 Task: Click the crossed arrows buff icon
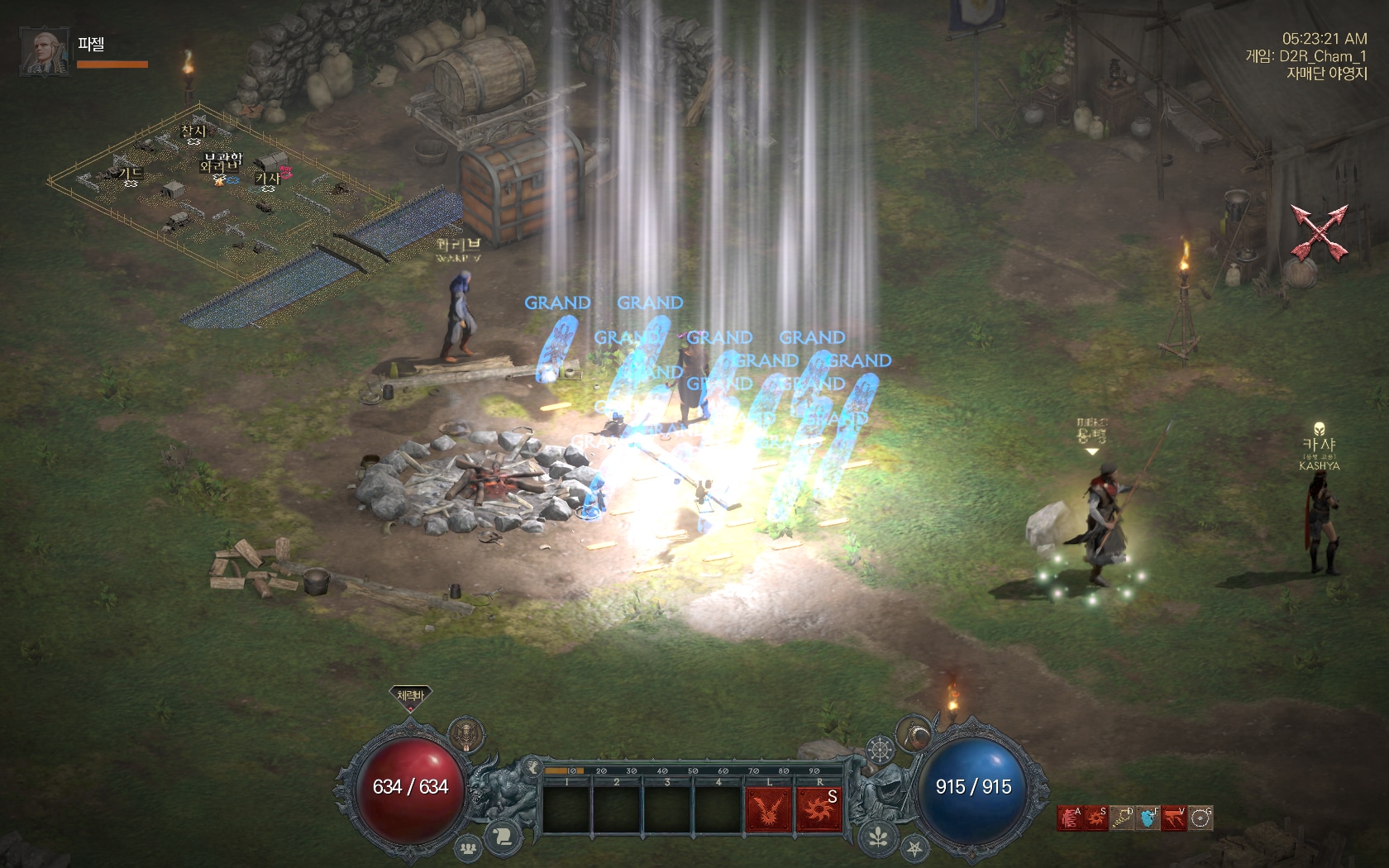pos(1320,230)
